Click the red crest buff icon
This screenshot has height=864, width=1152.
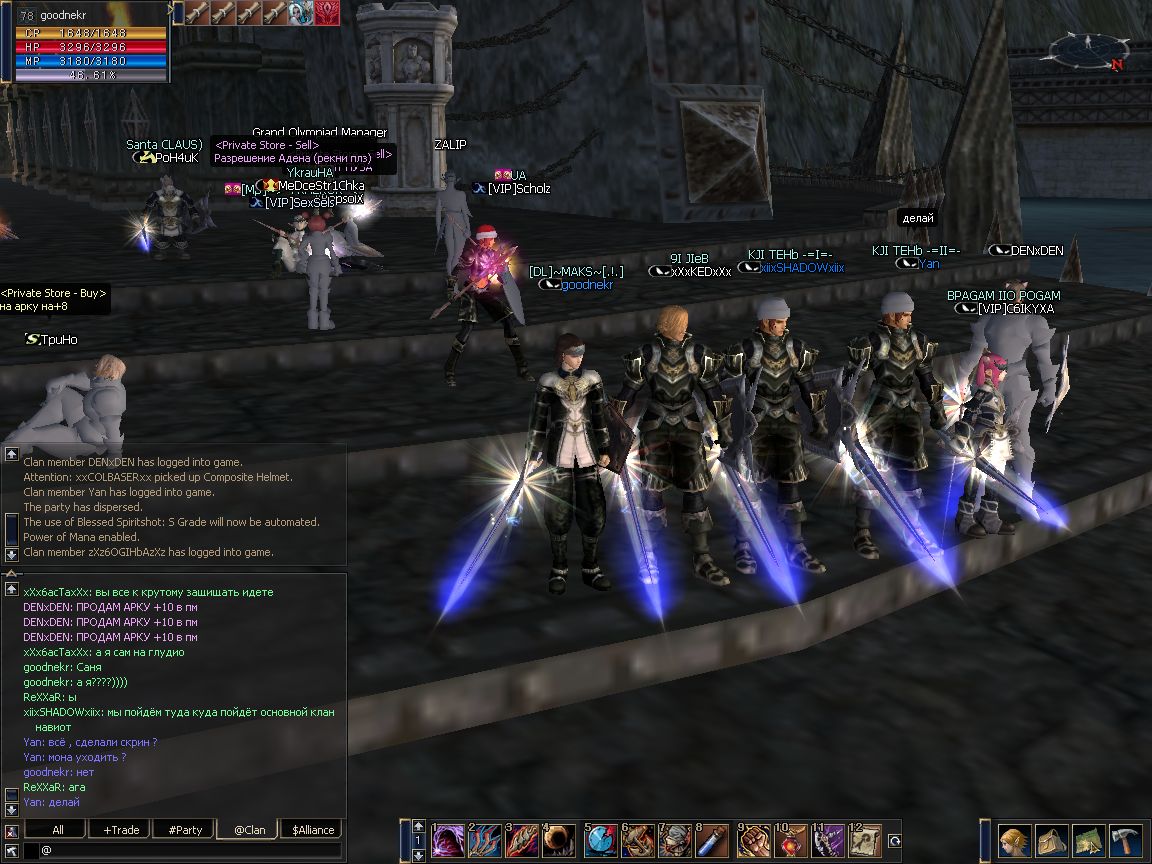pyautogui.click(x=327, y=12)
